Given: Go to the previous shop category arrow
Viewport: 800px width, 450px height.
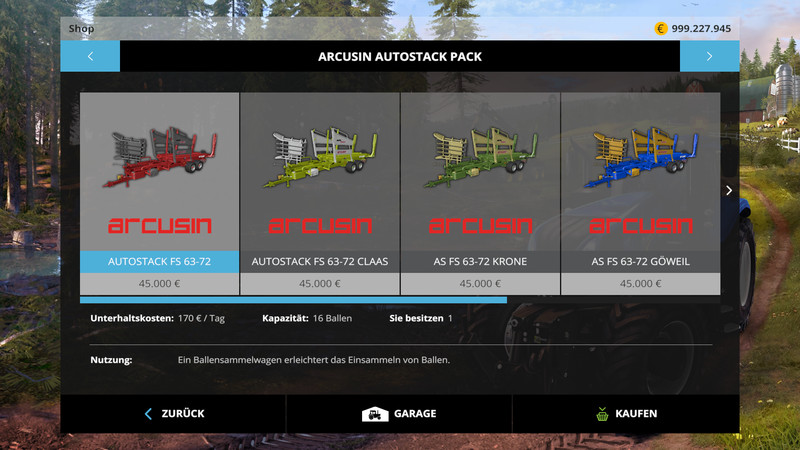Looking at the screenshot, I should pos(90,56).
